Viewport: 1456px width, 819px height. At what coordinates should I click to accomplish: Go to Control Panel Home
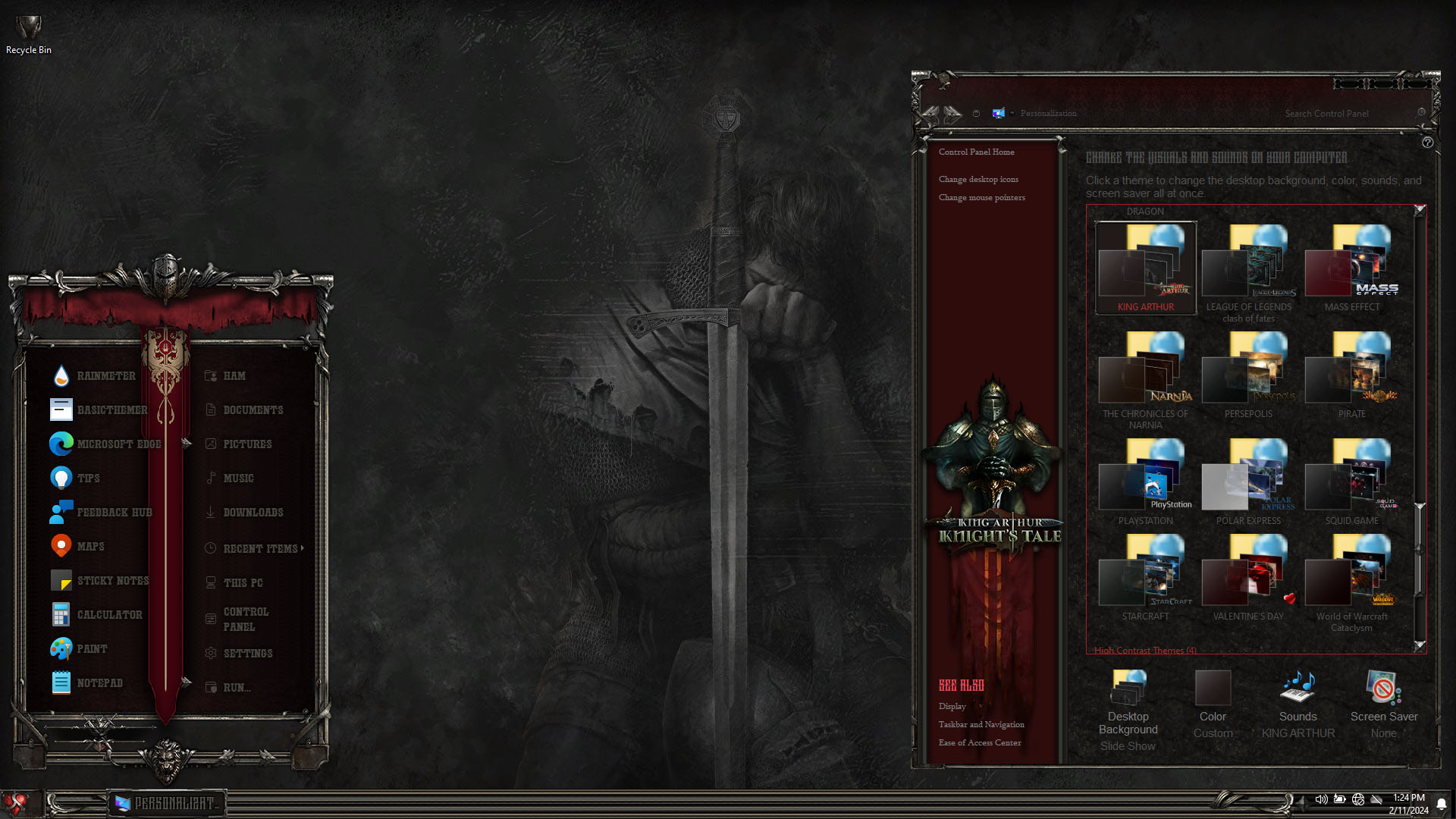976,152
